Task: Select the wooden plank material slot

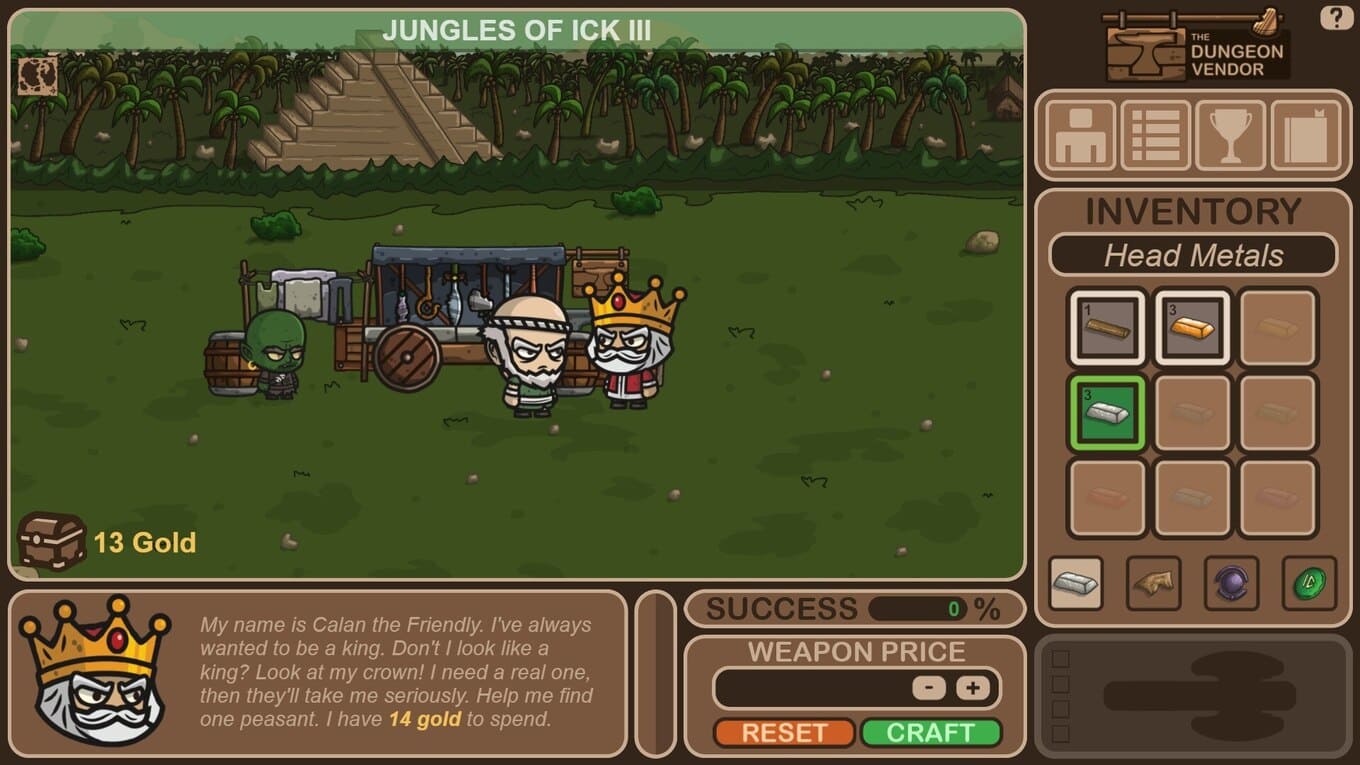Action: pos(1107,327)
